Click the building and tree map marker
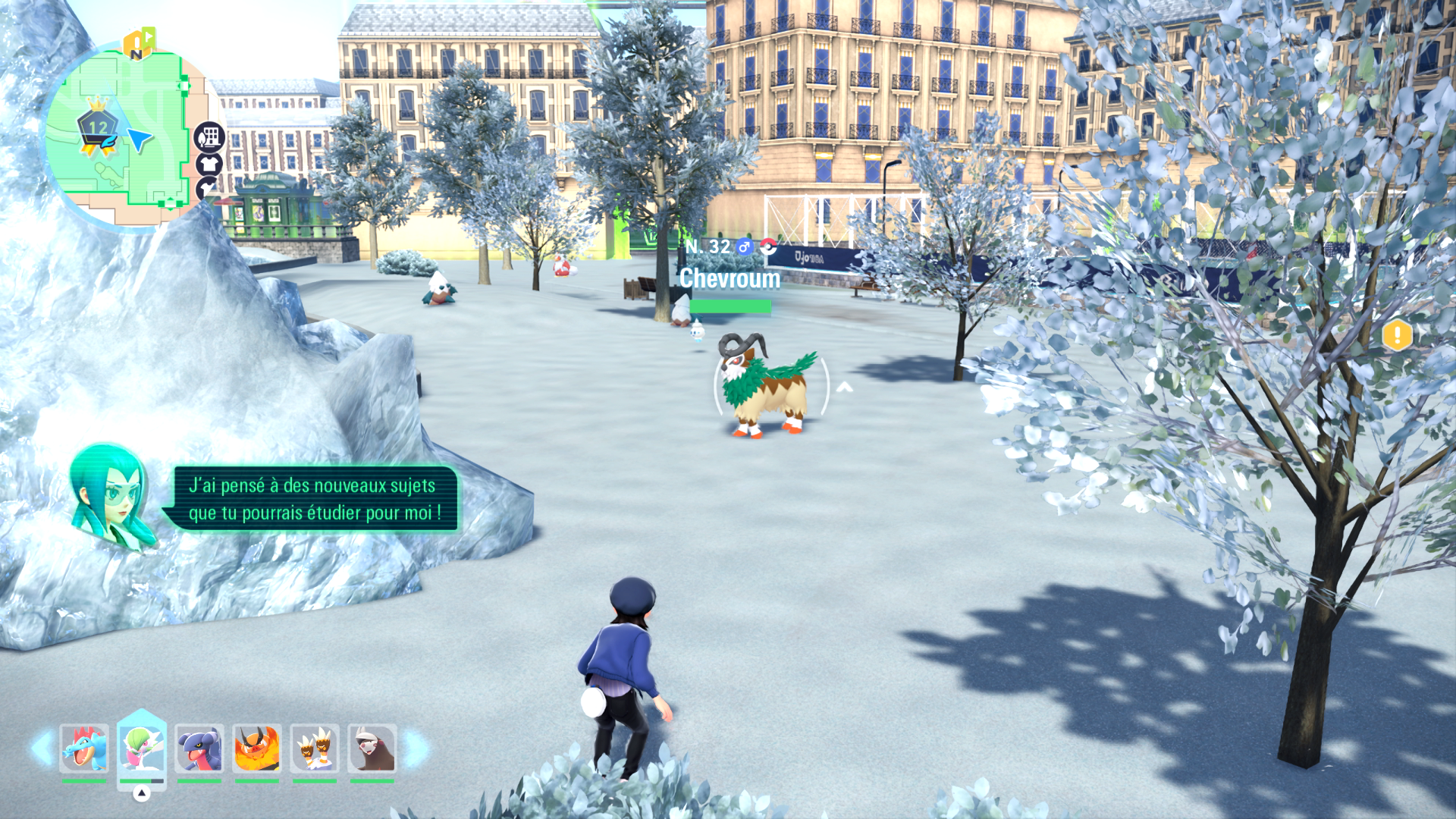Screen dimensions: 1456x819 209,137
